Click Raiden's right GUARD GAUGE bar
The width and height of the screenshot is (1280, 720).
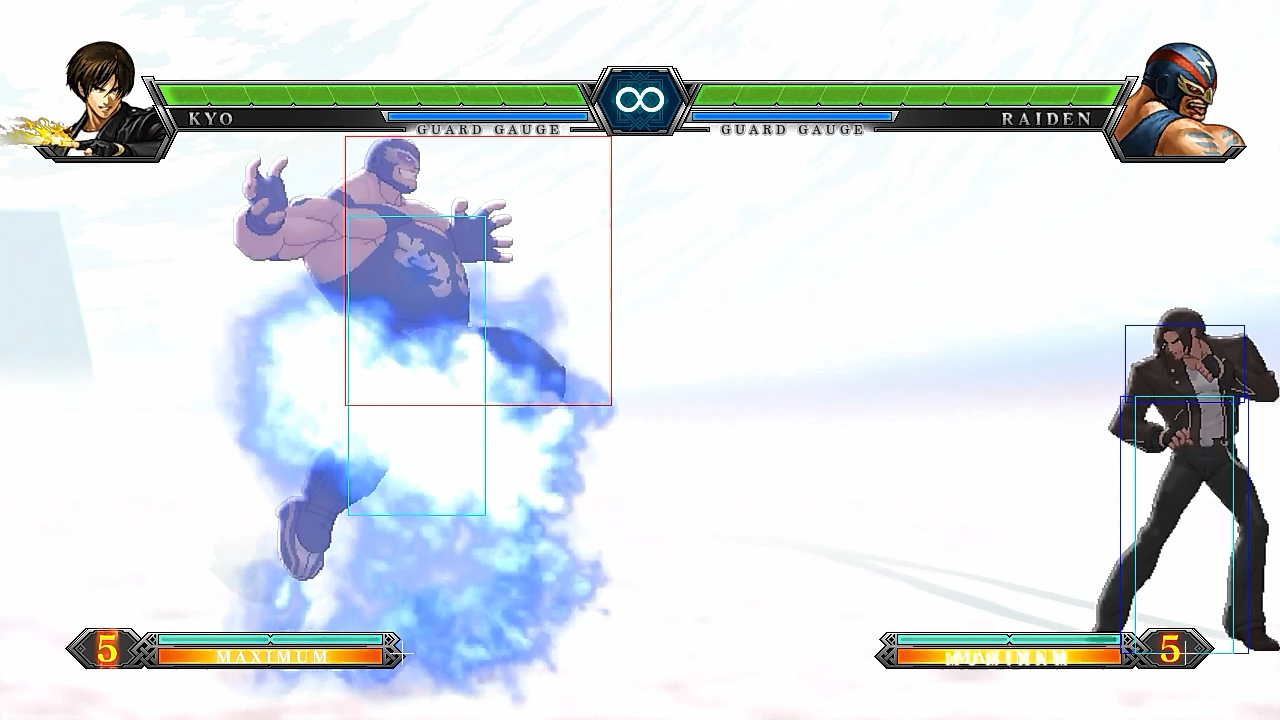790,115
